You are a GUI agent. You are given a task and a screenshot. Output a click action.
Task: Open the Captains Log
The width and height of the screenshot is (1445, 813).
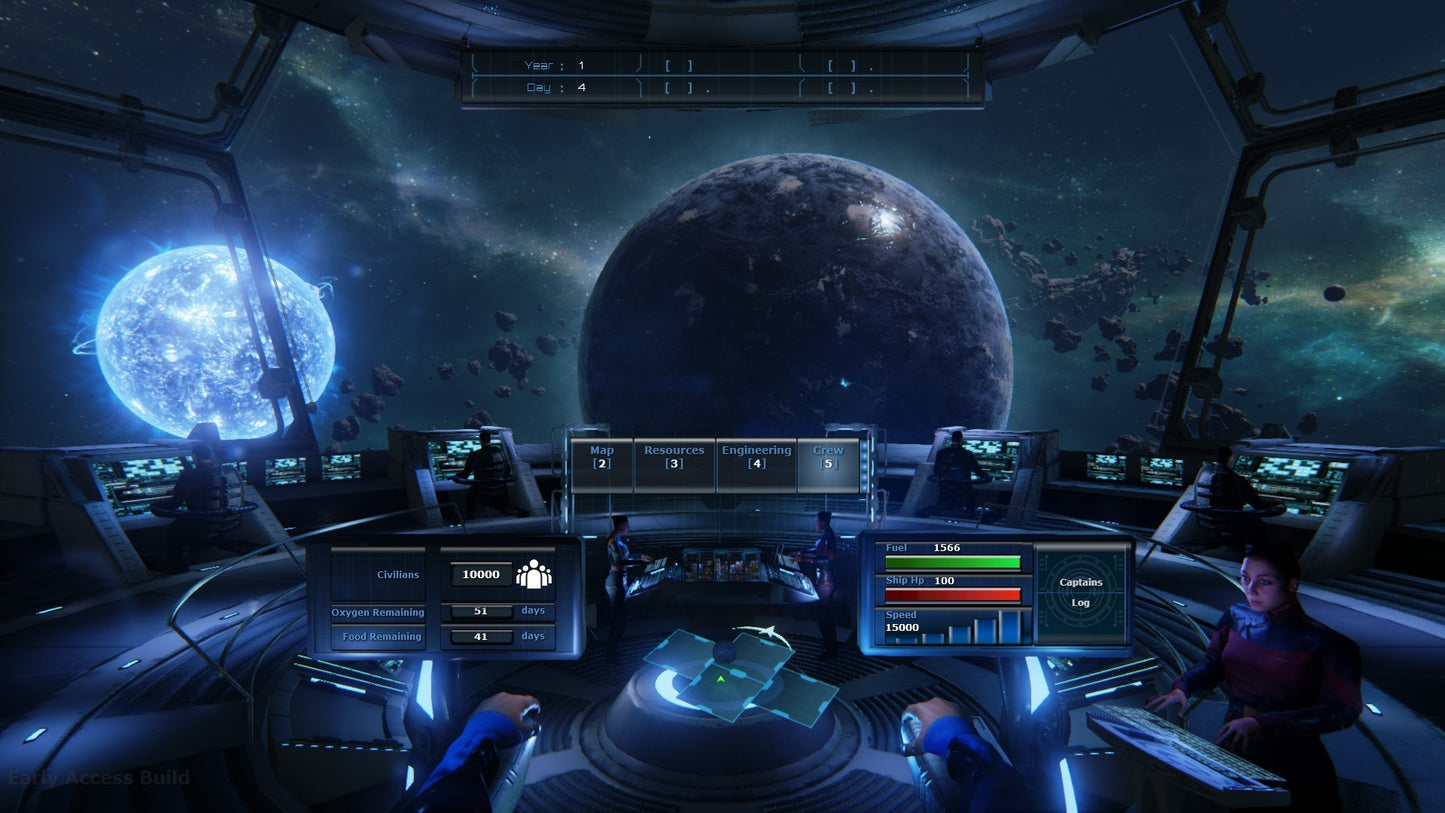(1082, 592)
